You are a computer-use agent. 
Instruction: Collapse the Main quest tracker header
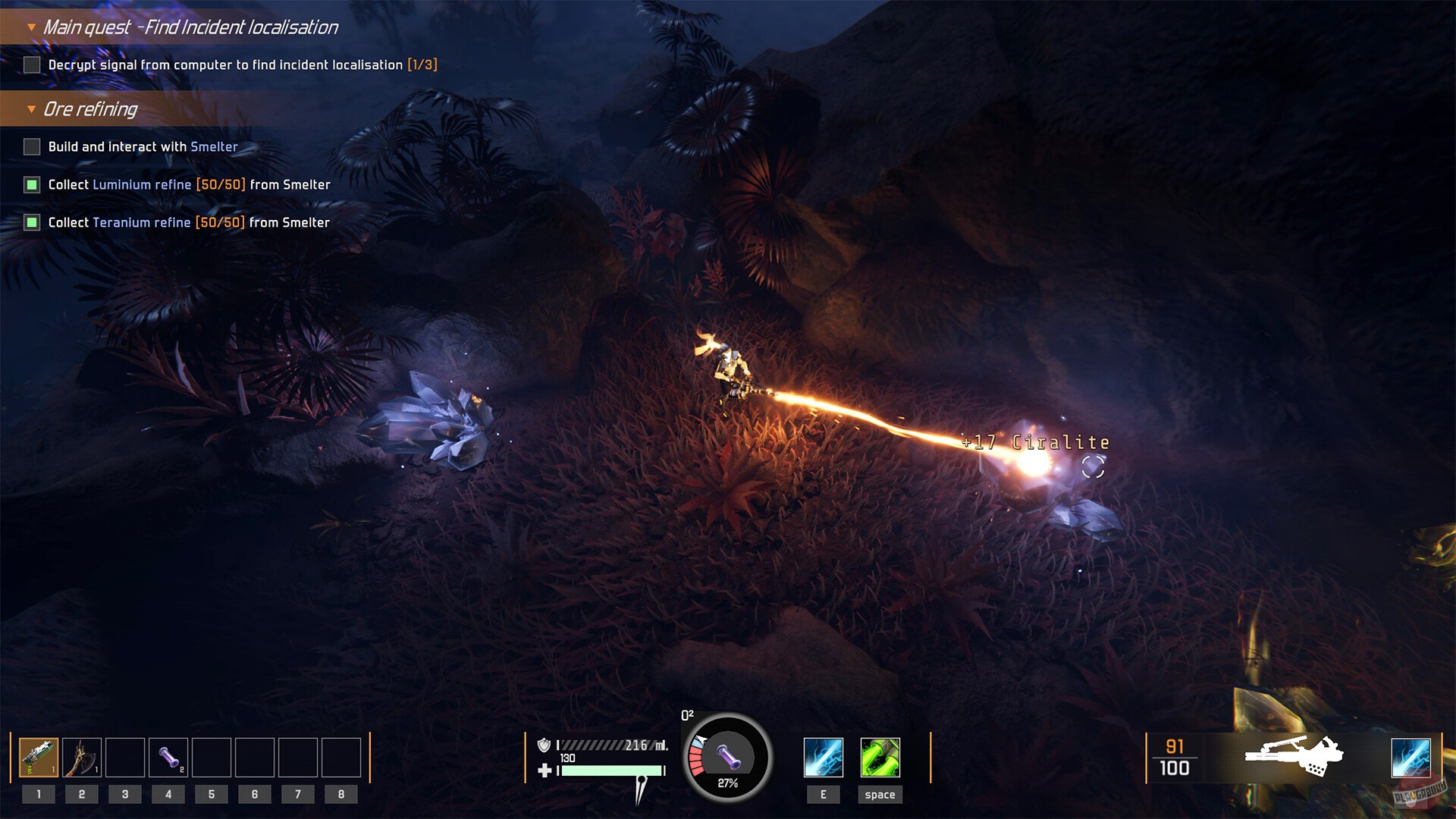[31, 27]
